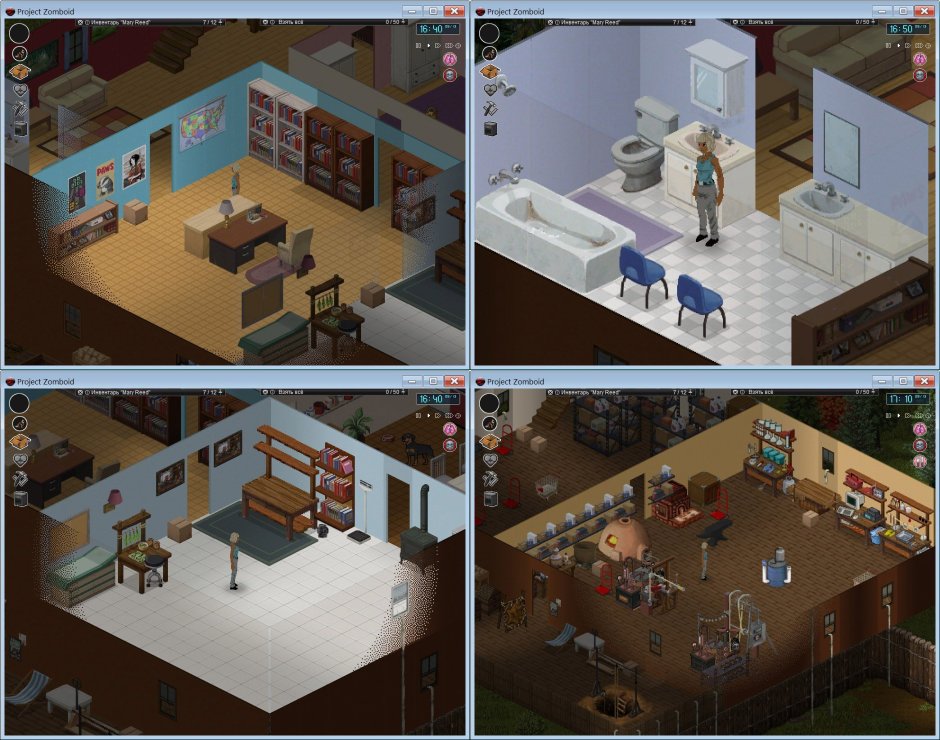Pause game time in the 17:10 window
The width and height of the screenshot is (940, 740).
pyautogui.click(x=888, y=414)
